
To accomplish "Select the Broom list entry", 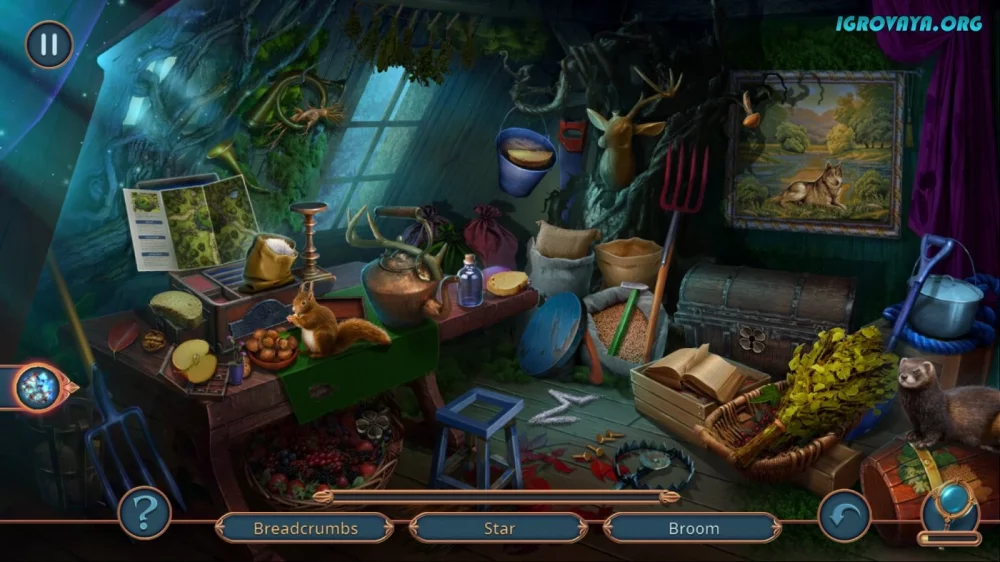I will (693, 528).
